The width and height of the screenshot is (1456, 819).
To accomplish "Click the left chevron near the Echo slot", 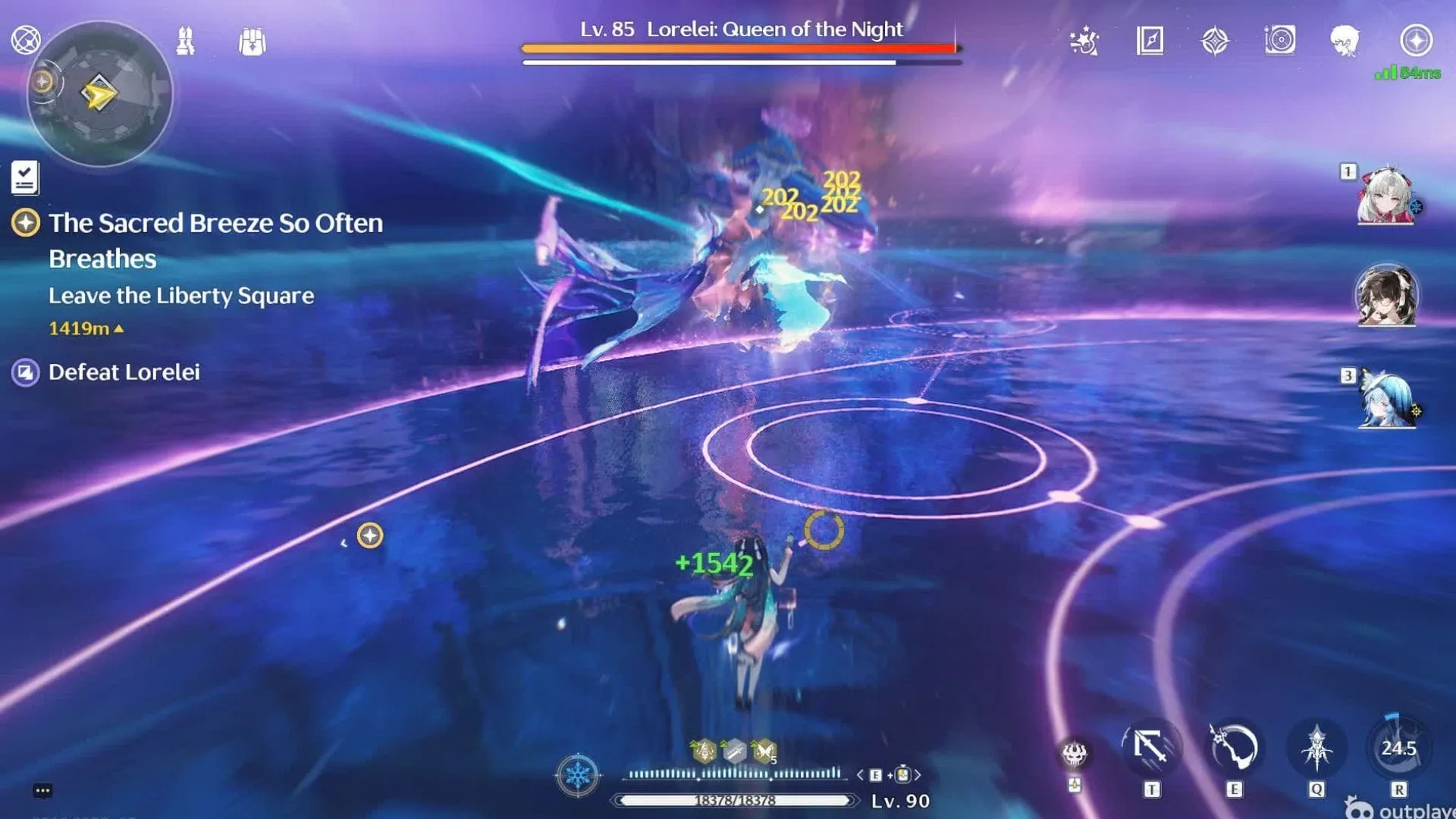I will (x=859, y=776).
